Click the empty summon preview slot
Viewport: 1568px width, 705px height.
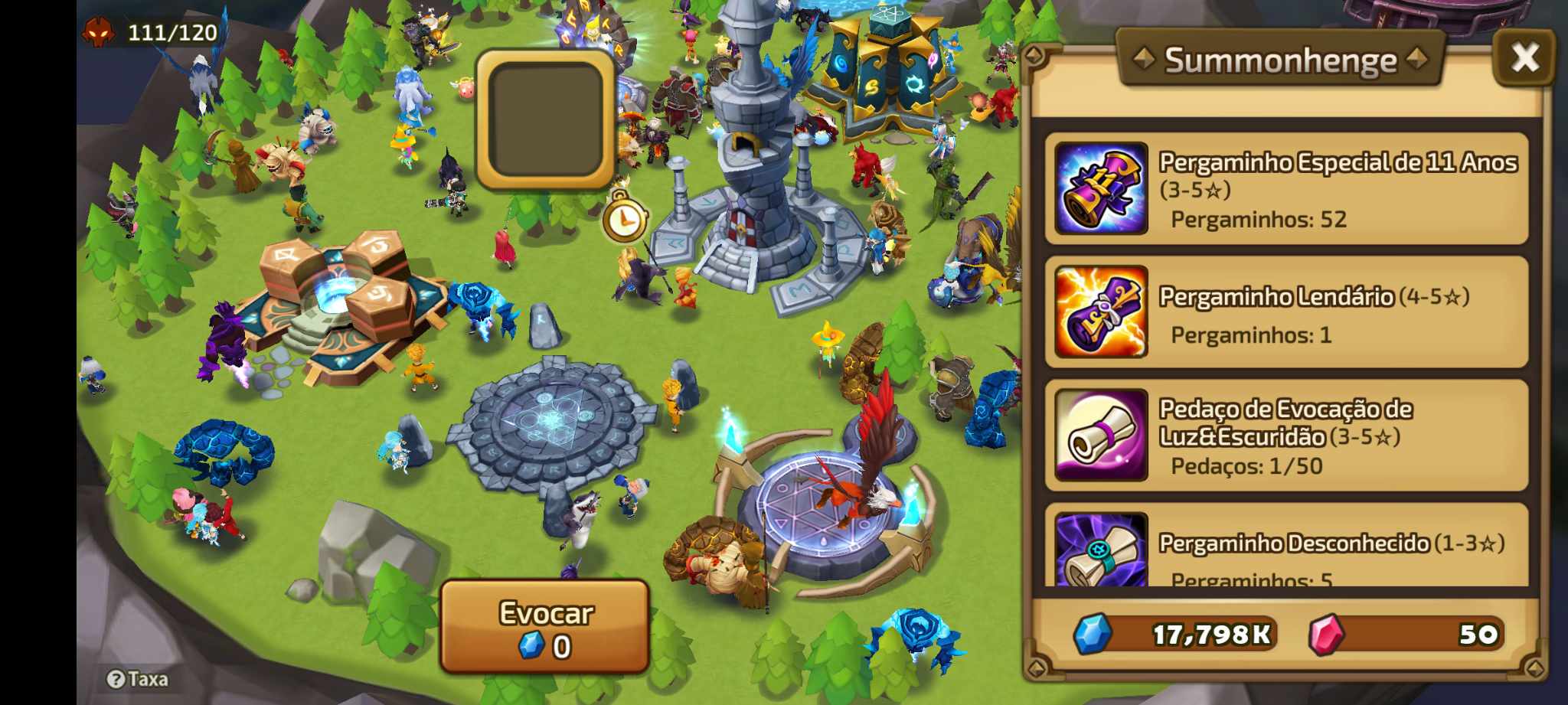545,119
